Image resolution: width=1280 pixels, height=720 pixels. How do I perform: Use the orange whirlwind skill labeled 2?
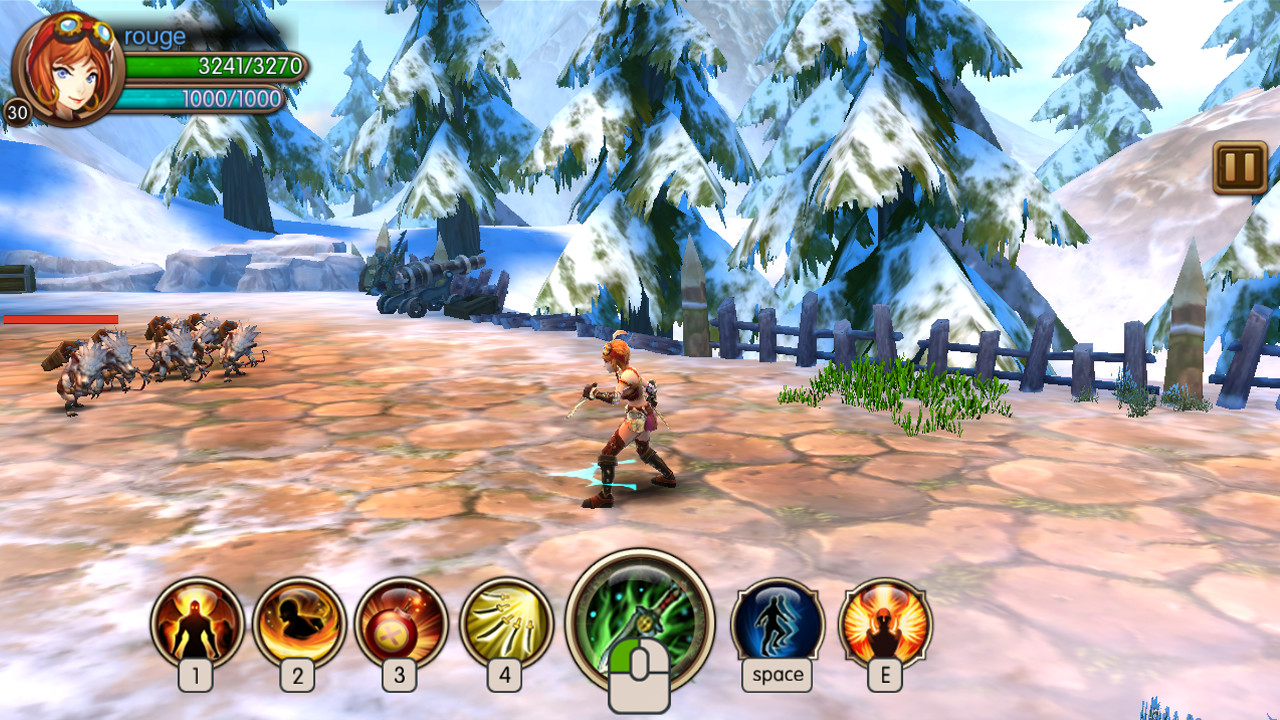click(298, 623)
